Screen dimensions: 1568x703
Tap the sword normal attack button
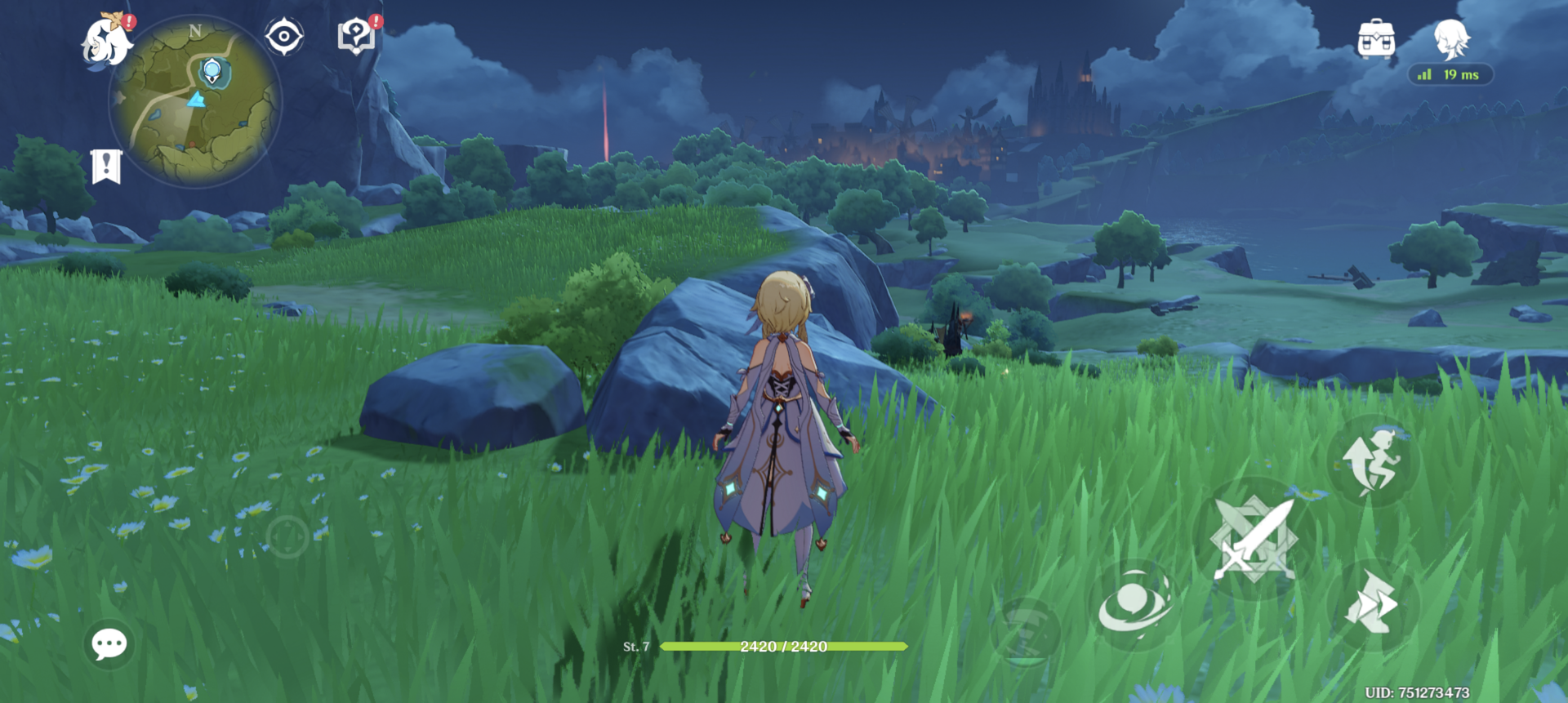click(x=1254, y=539)
